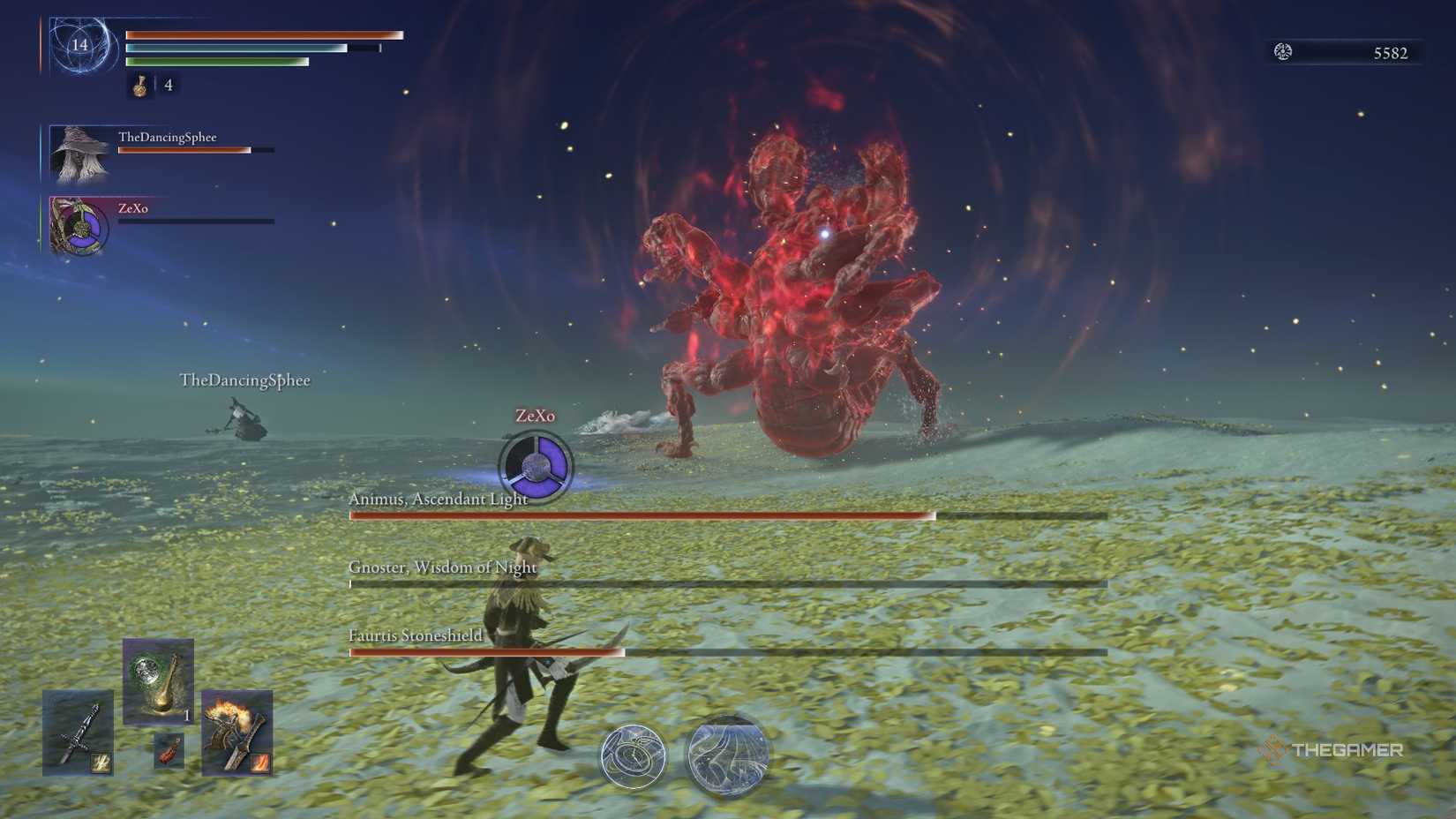1456x819 pixels.
Task: Click the Gnoster, Wisdom of Night label
Action: coord(443,568)
